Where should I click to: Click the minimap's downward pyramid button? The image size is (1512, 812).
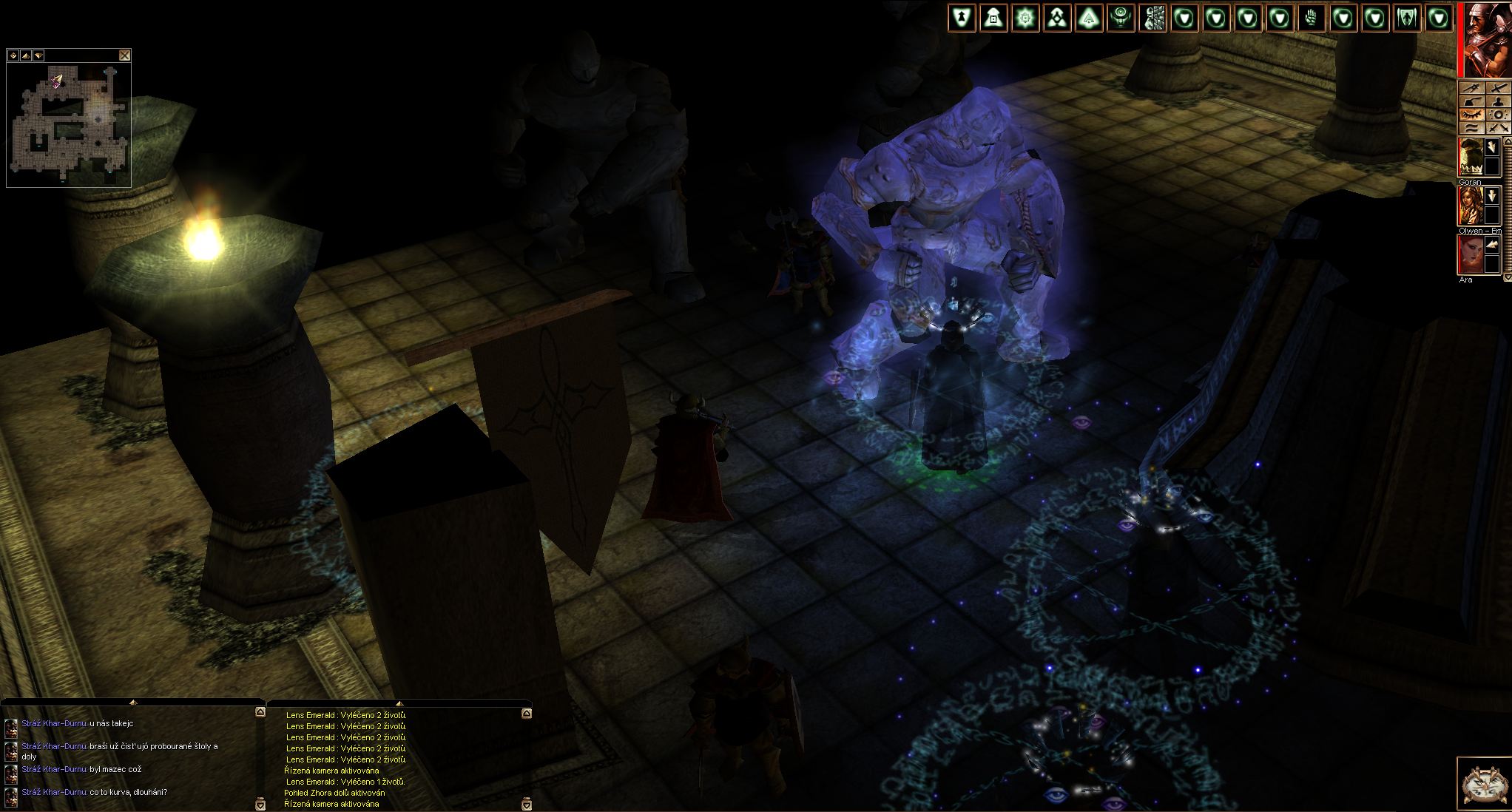click(38, 55)
